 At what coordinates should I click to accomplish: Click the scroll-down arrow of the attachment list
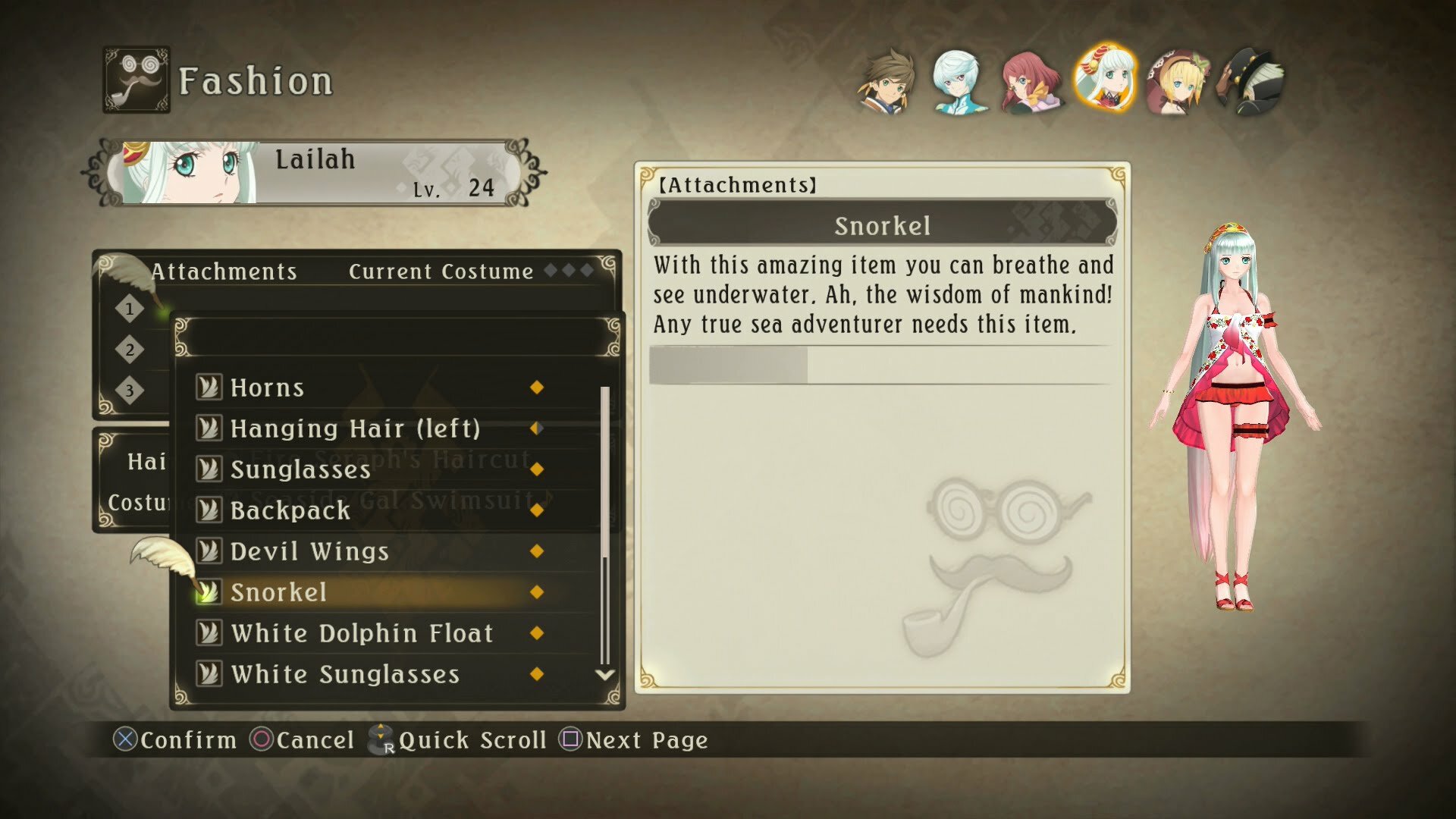(605, 674)
